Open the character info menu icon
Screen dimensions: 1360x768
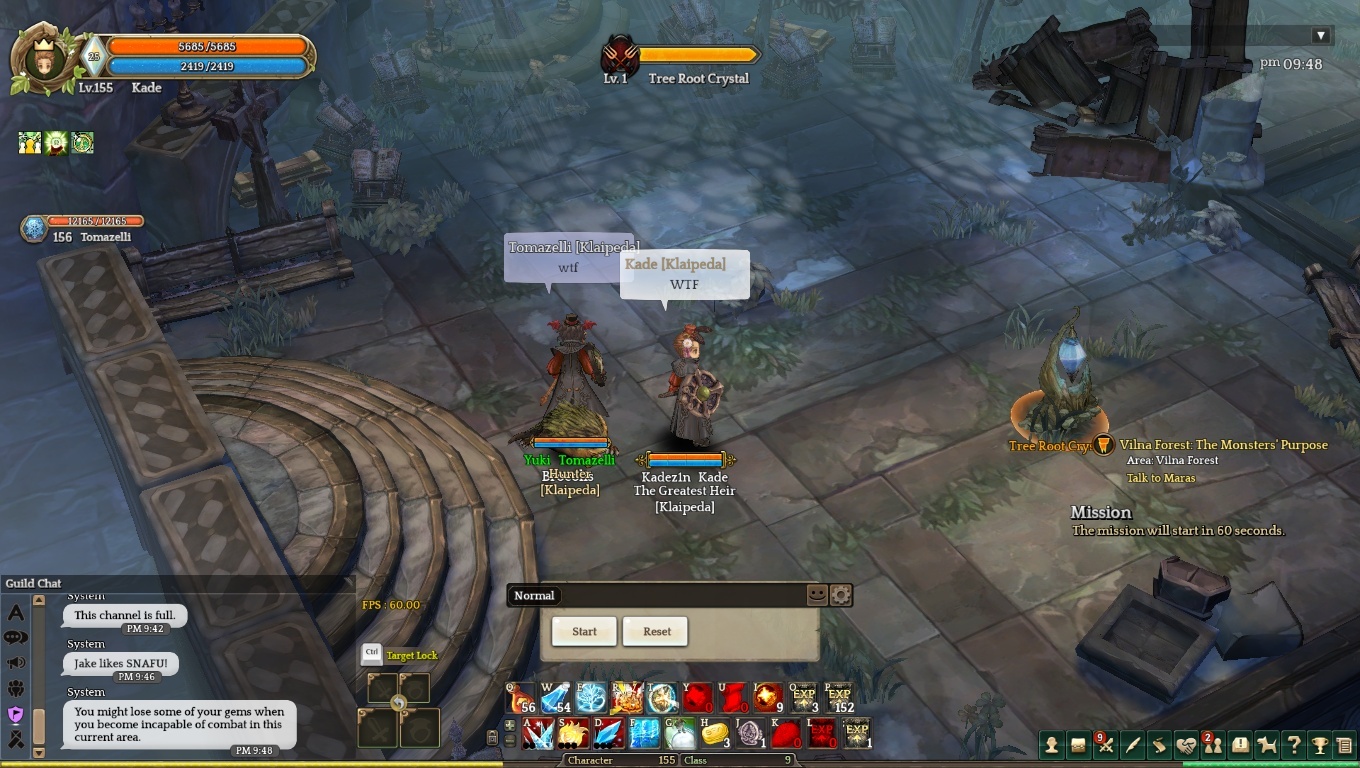click(1051, 744)
